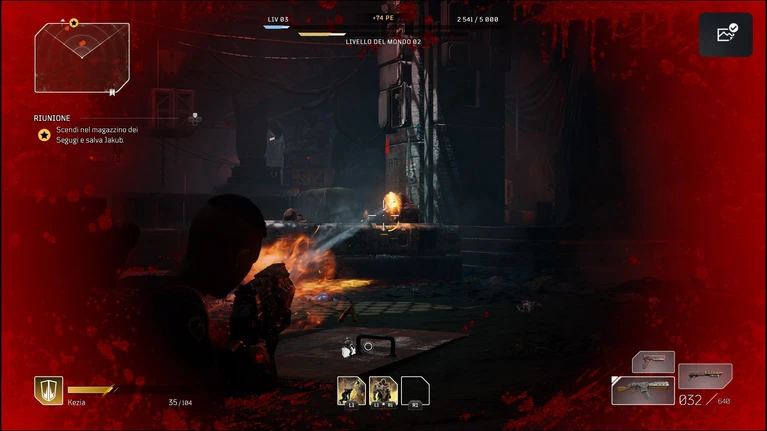Open the minimap in the corner

tap(82, 58)
